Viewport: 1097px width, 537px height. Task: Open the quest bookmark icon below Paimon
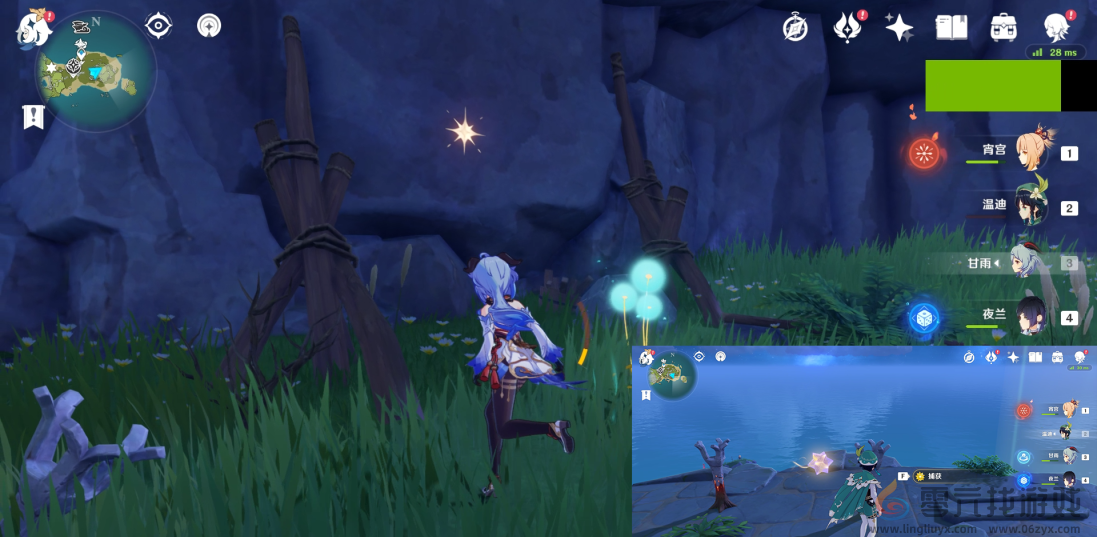pos(33,117)
